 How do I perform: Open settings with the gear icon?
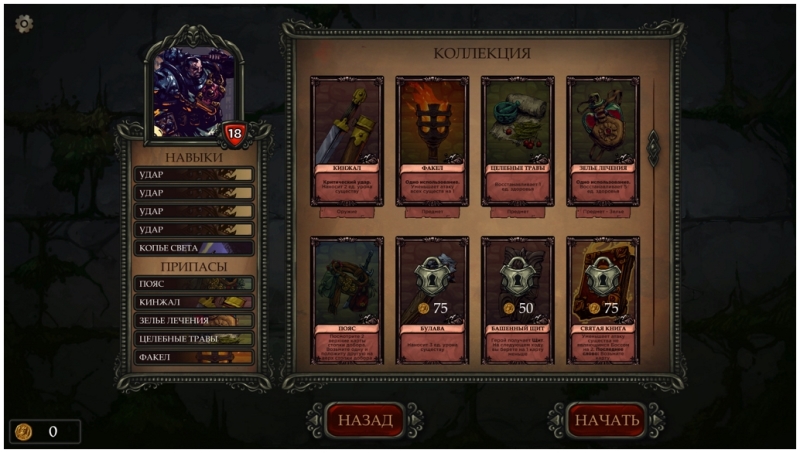pyautogui.click(x=23, y=22)
